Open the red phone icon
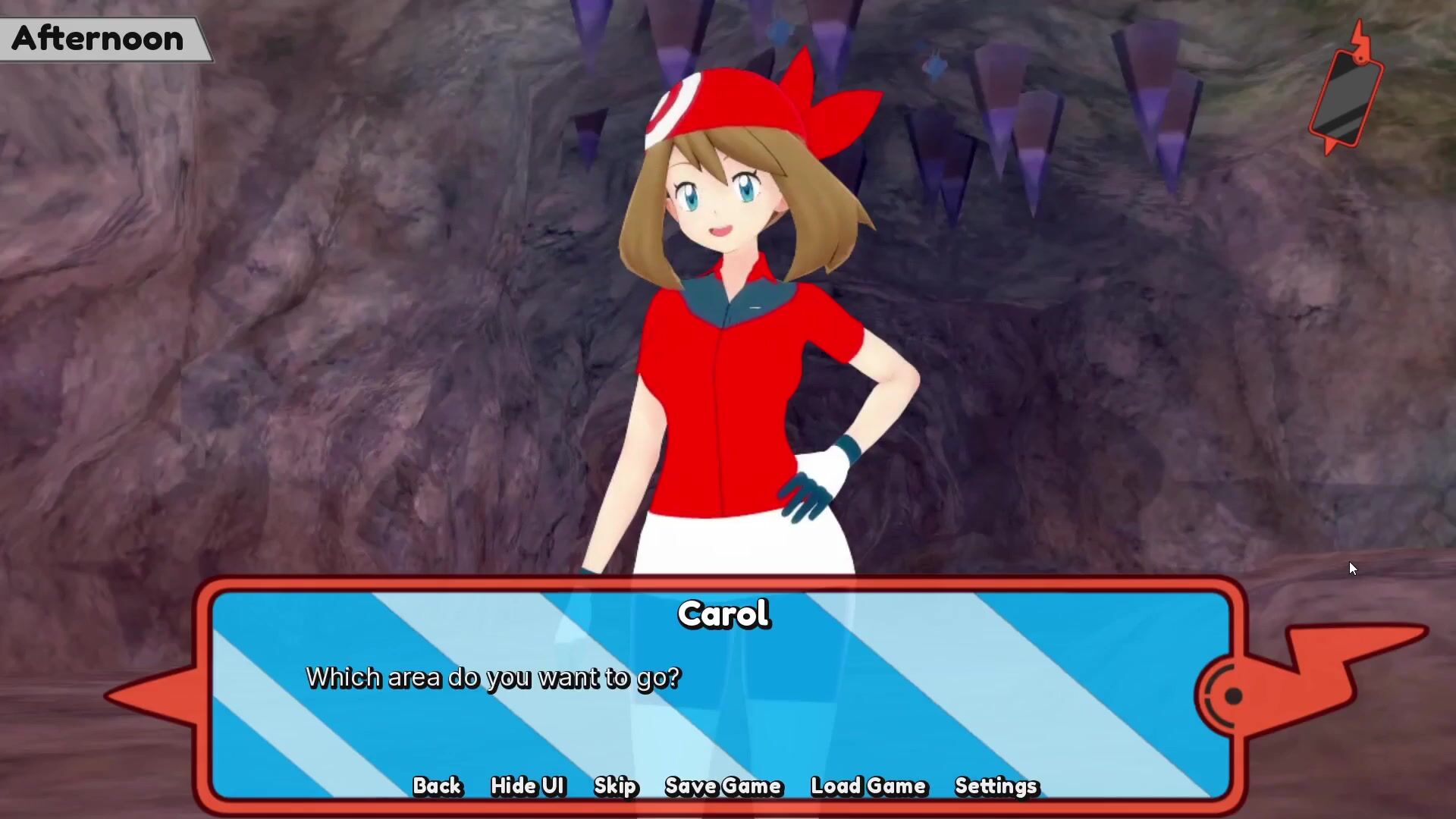The height and width of the screenshot is (819, 1456). [1346, 95]
